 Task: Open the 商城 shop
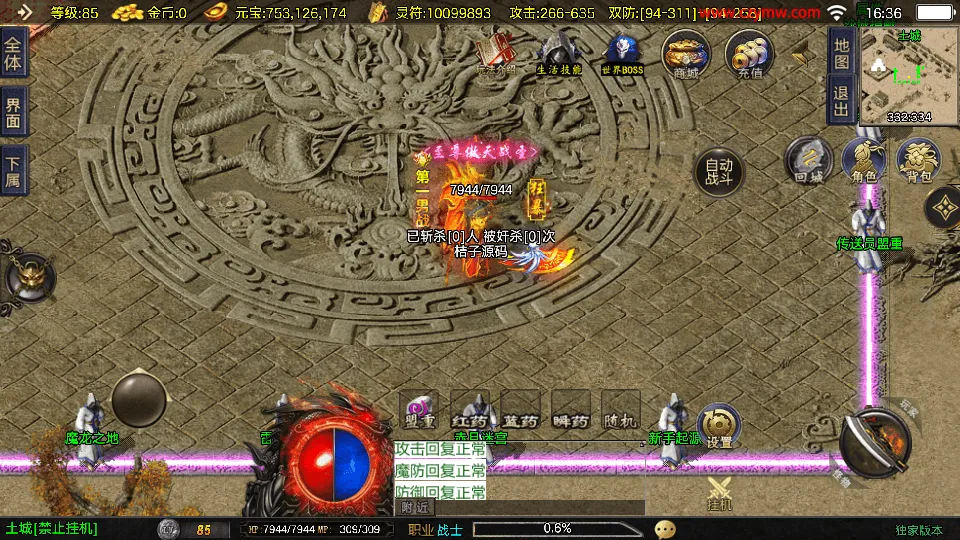pos(686,53)
